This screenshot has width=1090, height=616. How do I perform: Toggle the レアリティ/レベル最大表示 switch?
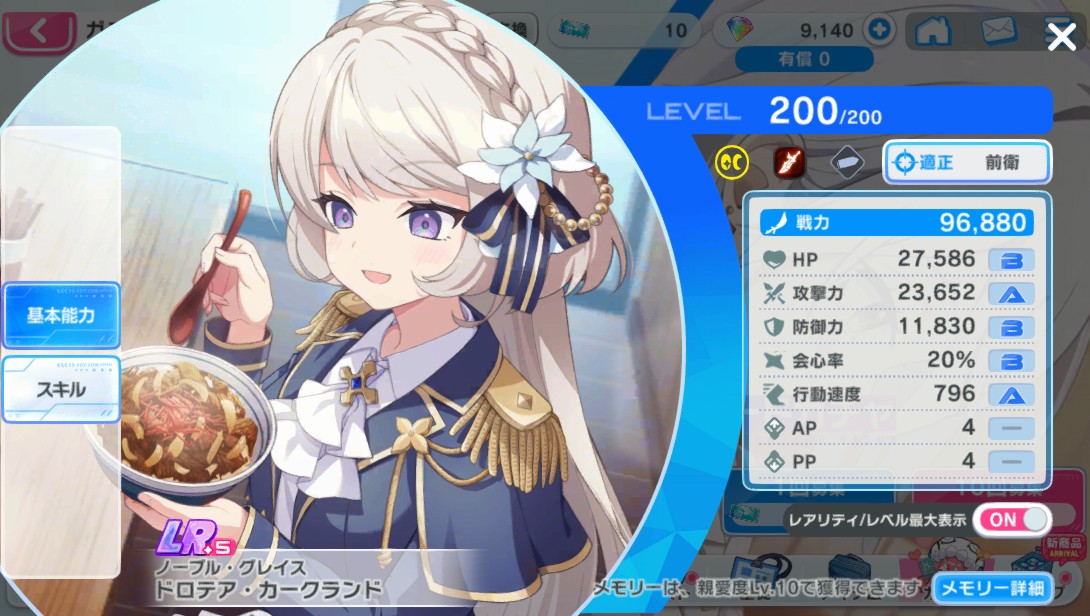coord(1012,519)
